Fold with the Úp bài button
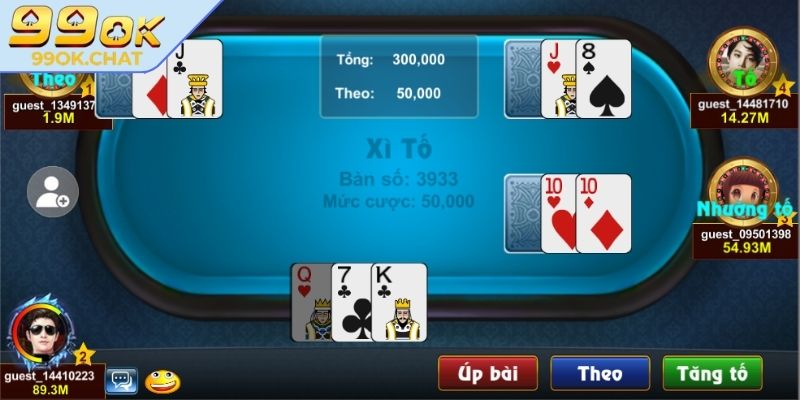 point(487,374)
